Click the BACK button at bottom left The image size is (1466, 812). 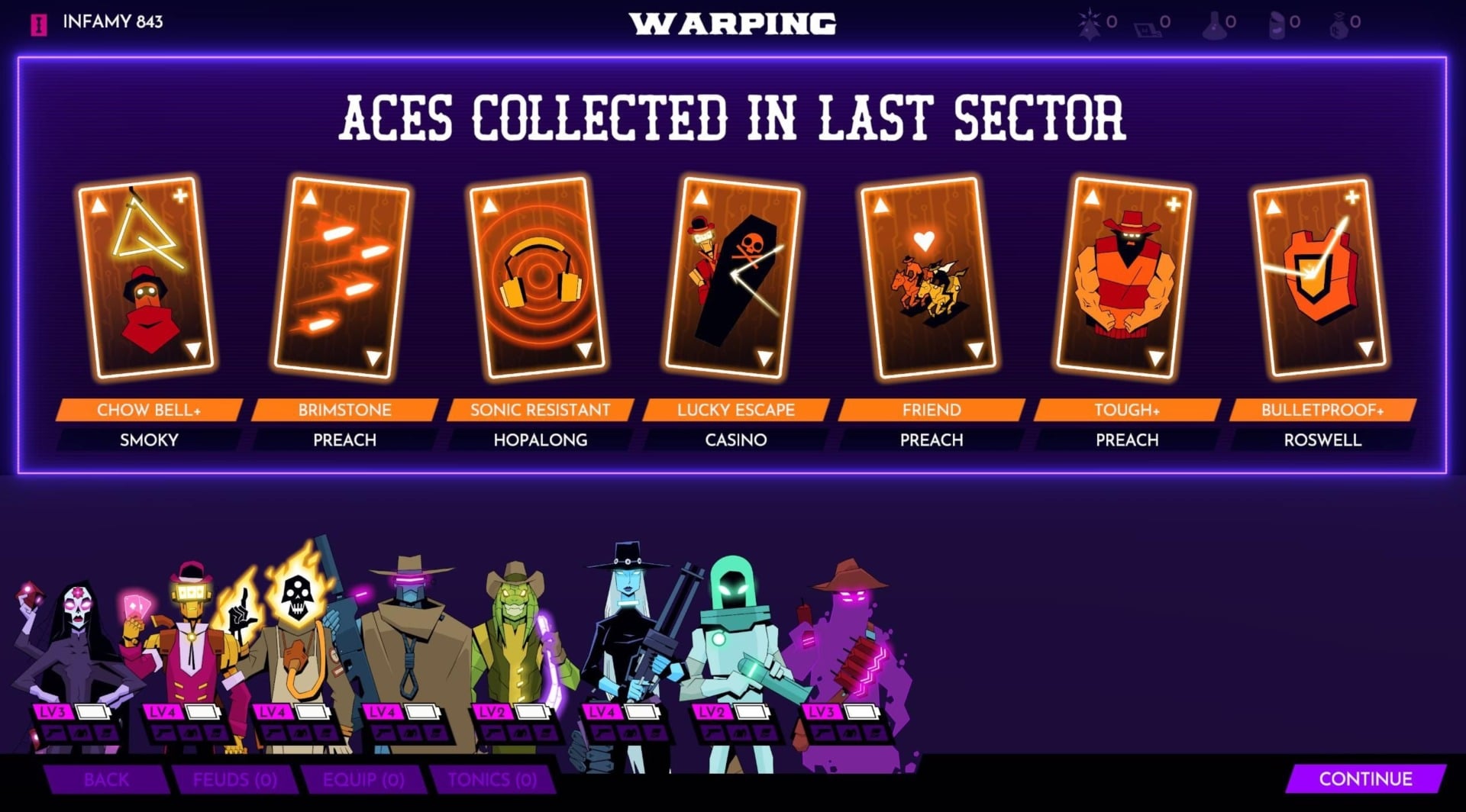107,780
